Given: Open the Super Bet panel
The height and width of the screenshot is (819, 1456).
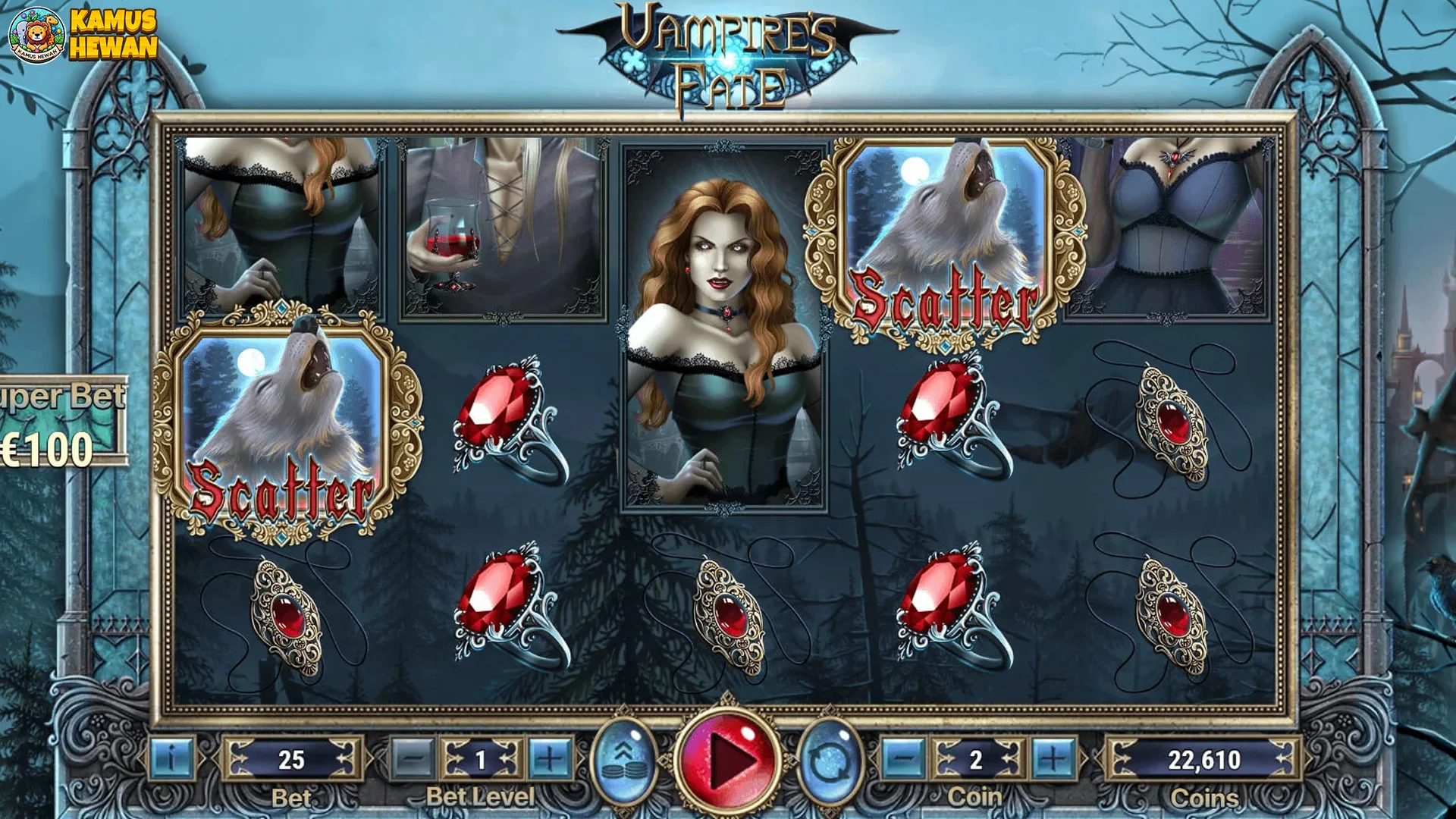Looking at the screenshot, I should click(x=62, y=422).
